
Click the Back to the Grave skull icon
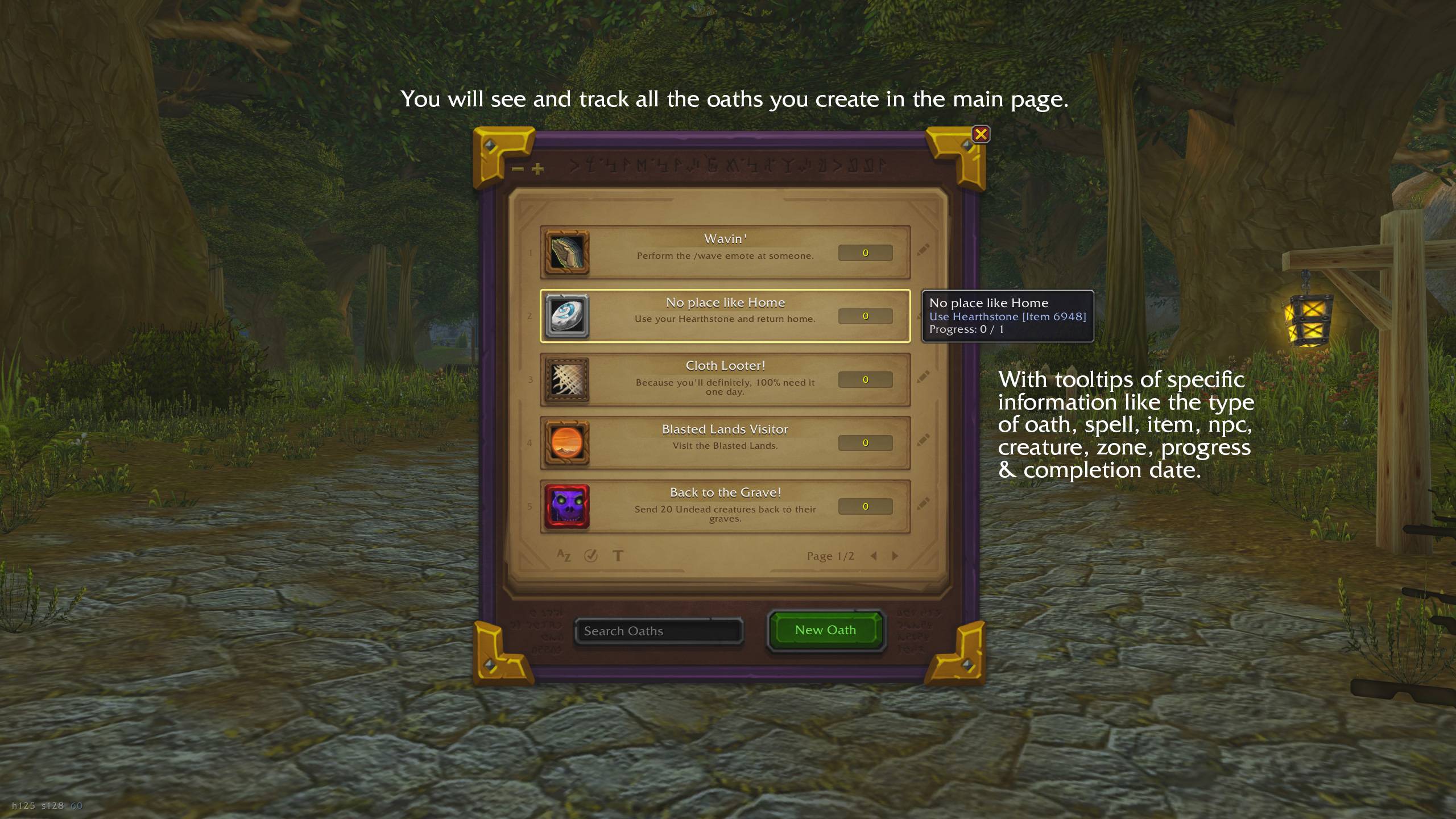point(566,506)
